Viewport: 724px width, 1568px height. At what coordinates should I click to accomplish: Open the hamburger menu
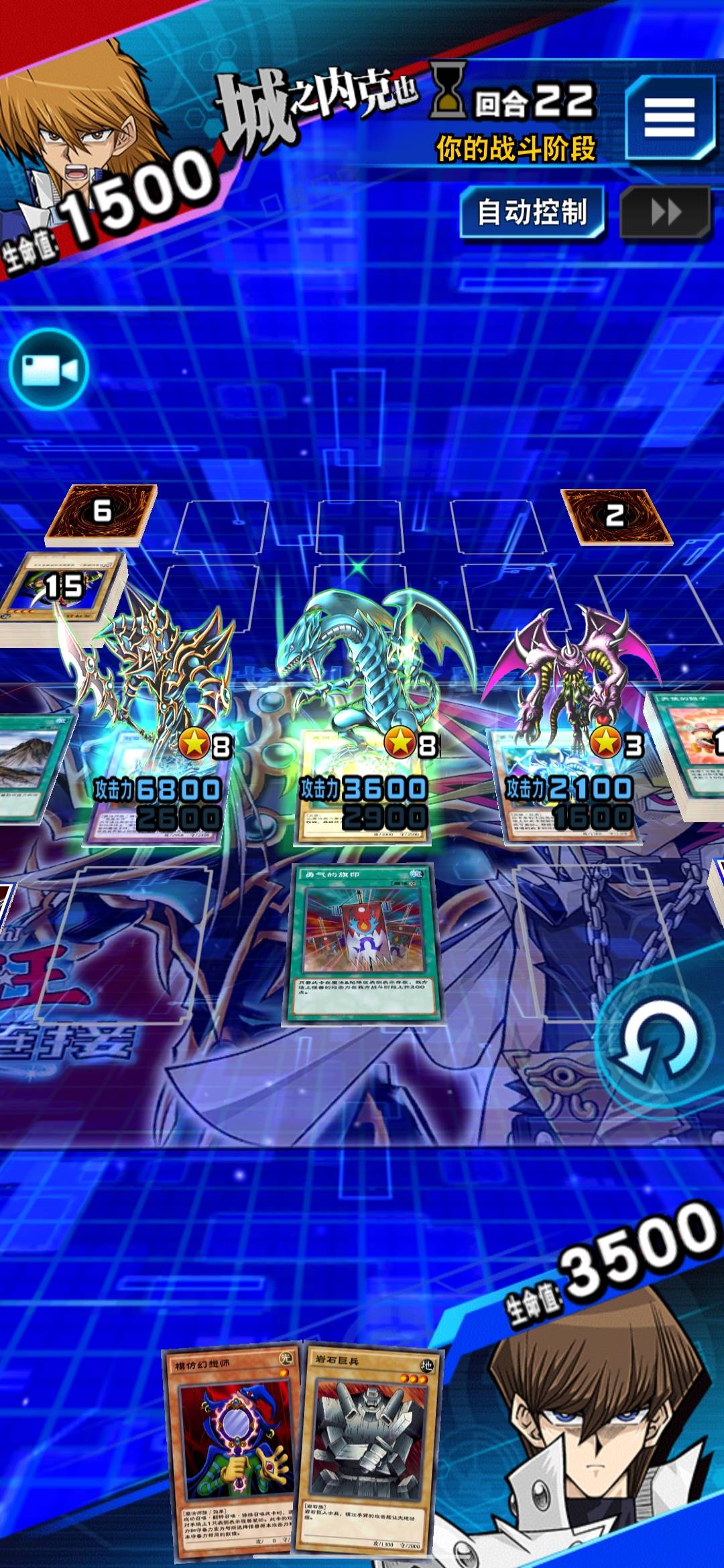[x=669, y=118]
